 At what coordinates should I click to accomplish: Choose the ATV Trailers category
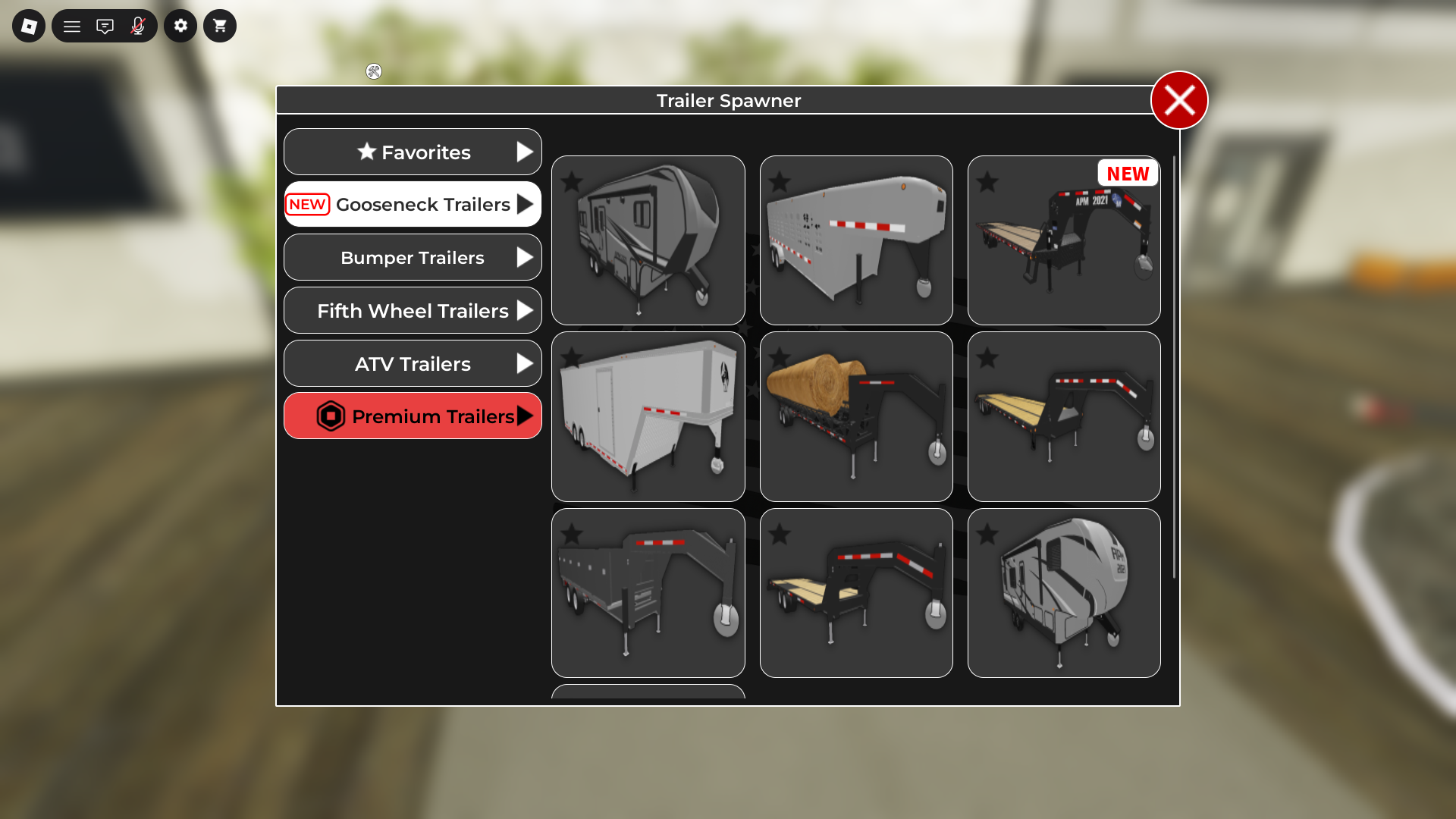(413, 364)
